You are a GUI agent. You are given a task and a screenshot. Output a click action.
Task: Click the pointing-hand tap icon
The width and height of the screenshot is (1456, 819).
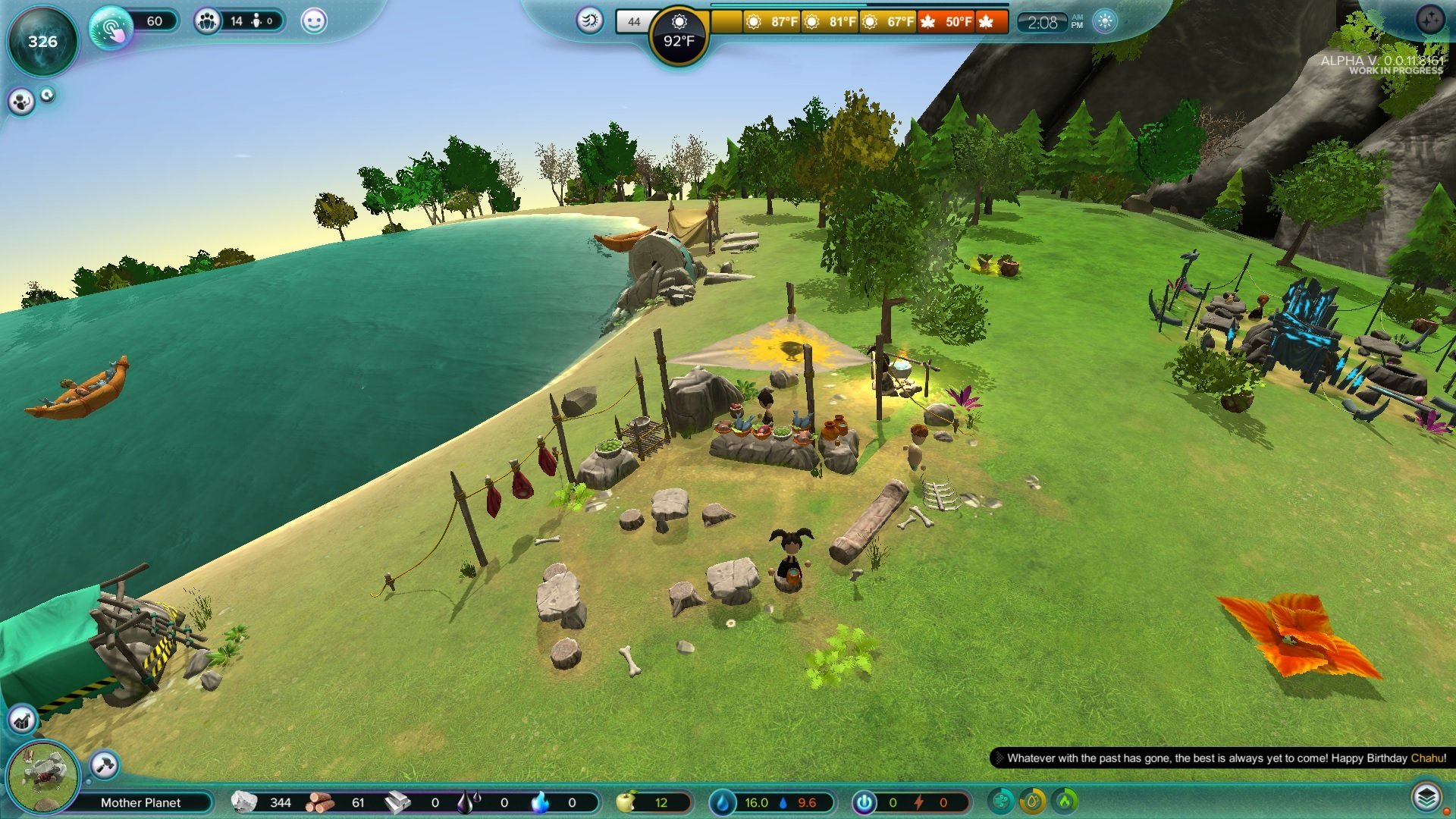coord(111,28)
